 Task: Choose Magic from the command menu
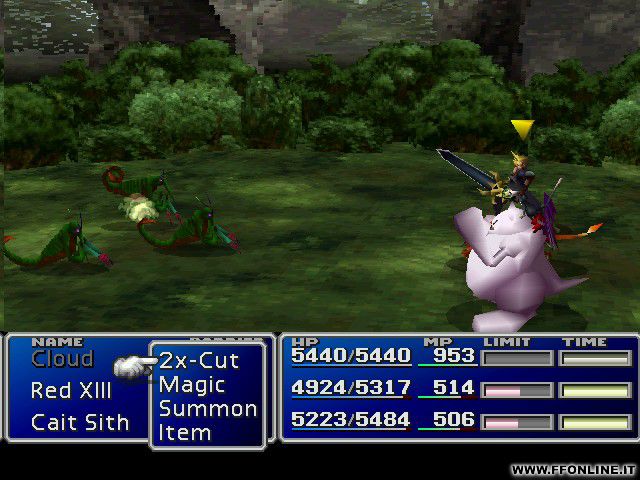point(192,385)
